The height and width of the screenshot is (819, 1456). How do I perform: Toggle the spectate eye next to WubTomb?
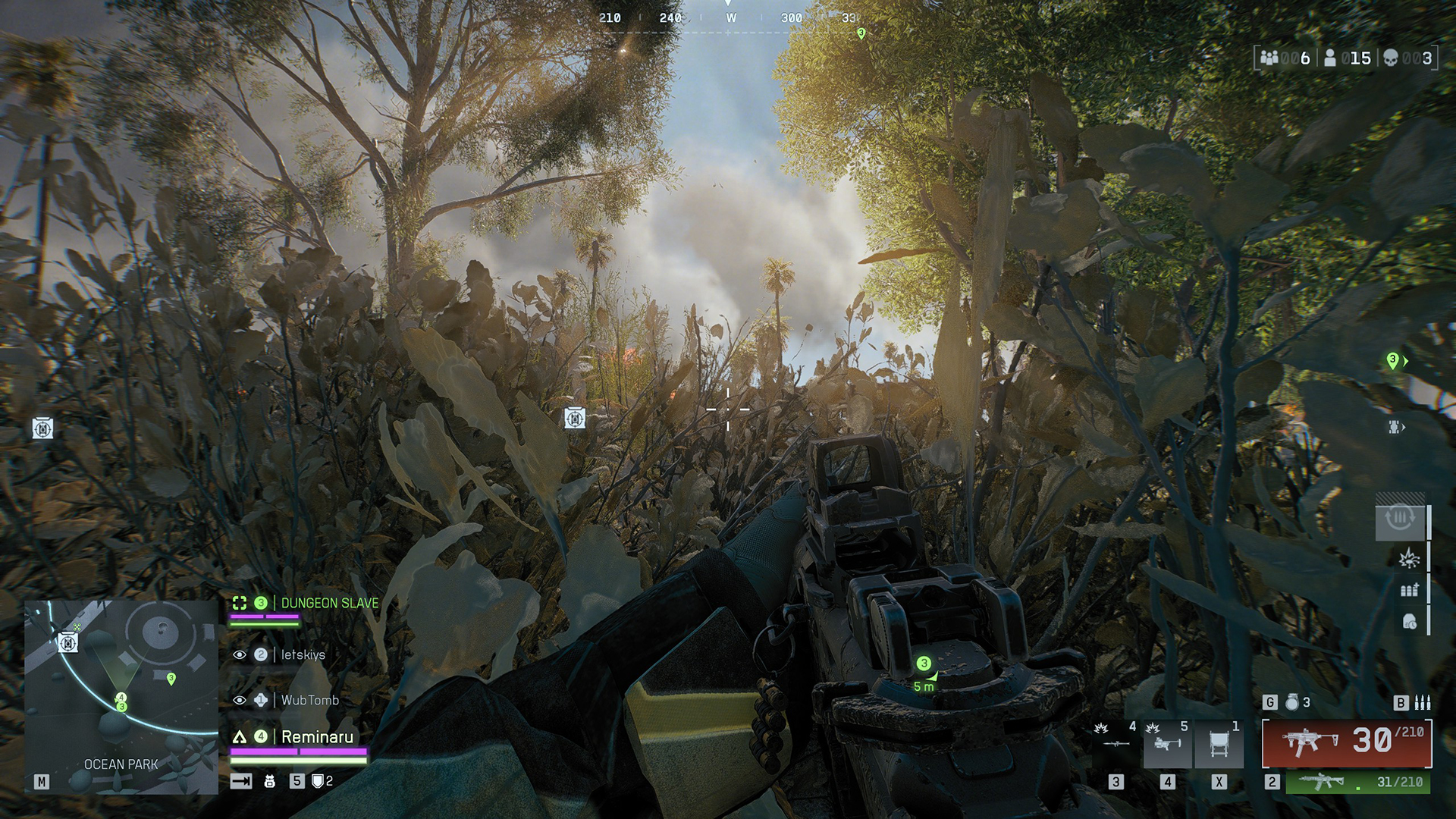240,698
